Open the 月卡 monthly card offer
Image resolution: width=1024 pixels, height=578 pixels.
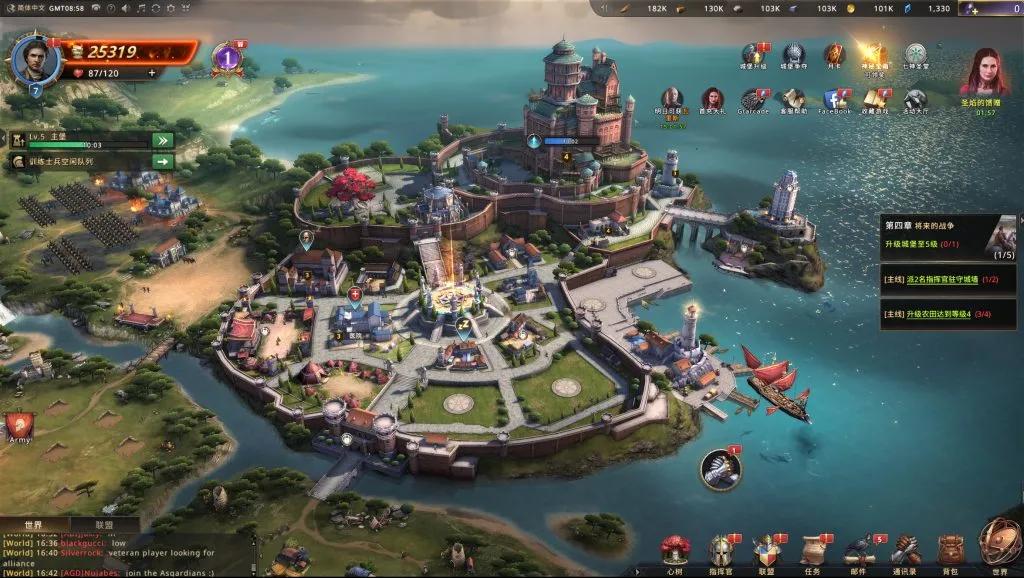point(833,56)
